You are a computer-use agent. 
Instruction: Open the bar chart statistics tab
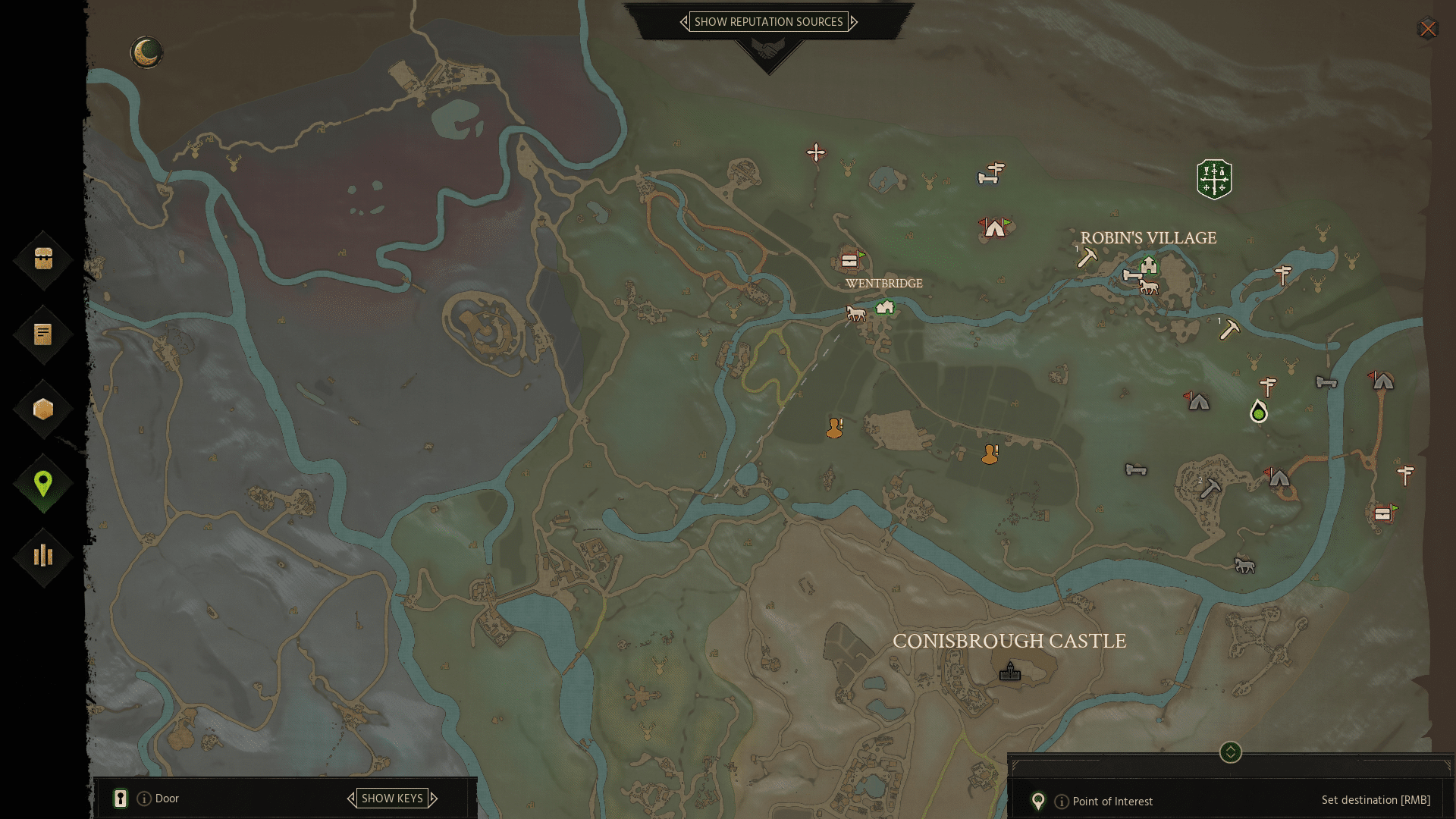click(43, 557)
